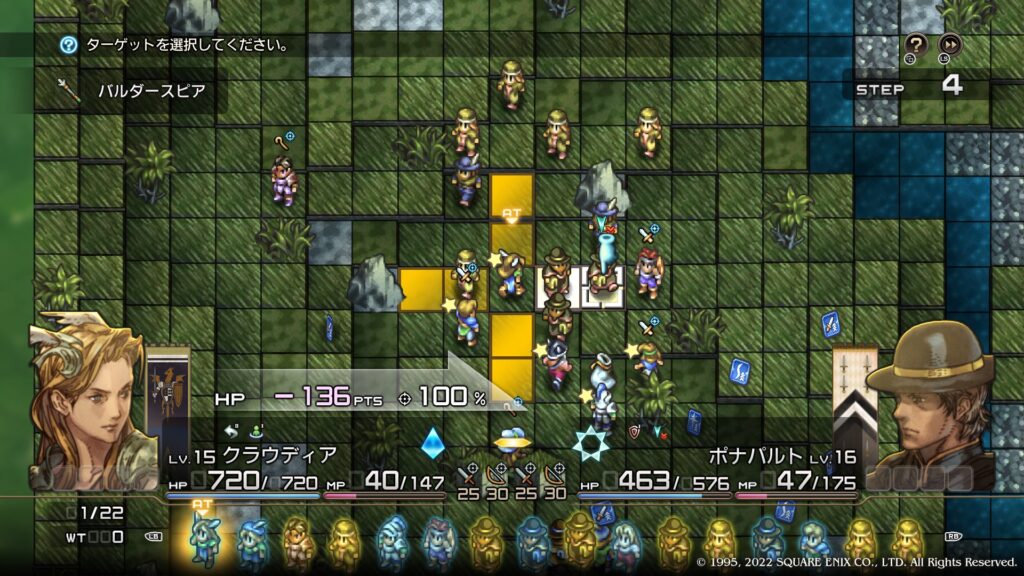This screenshot has height=576, width=1024.
Task: Click the blue question icon in the target prompt
Action: (68, 45)
